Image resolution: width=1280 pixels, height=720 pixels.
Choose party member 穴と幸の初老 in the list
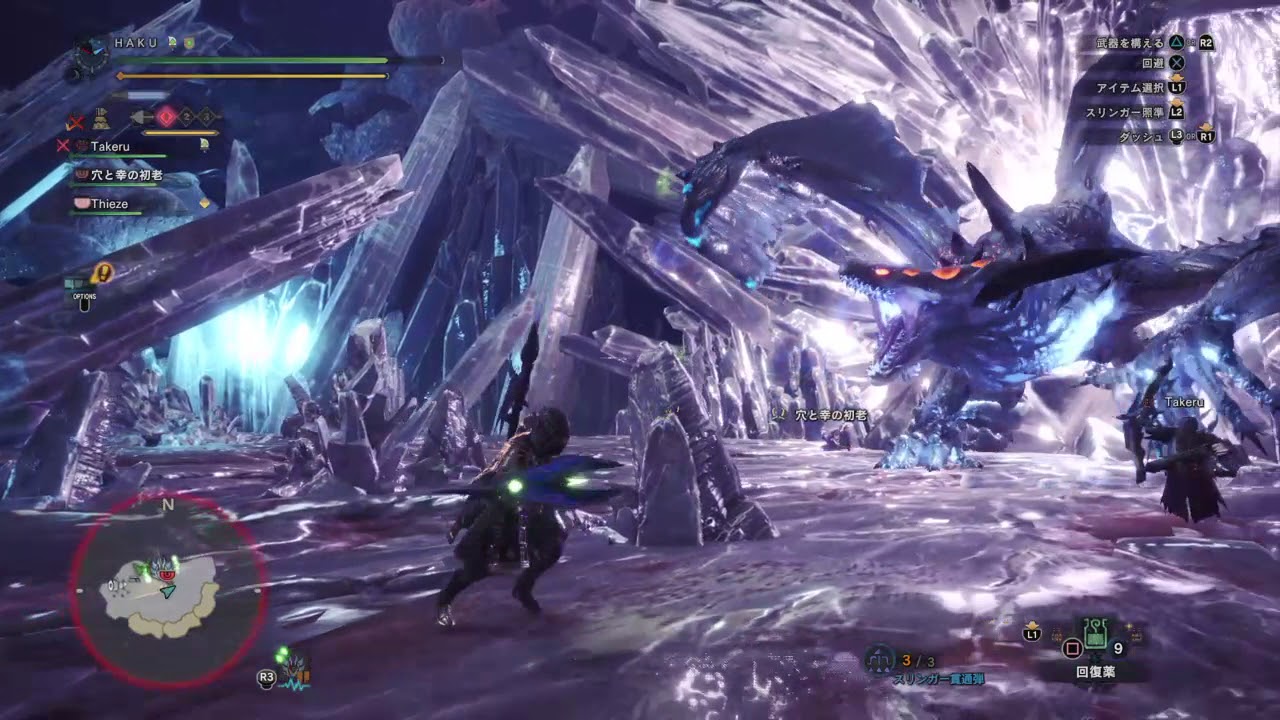click(125, 175)
